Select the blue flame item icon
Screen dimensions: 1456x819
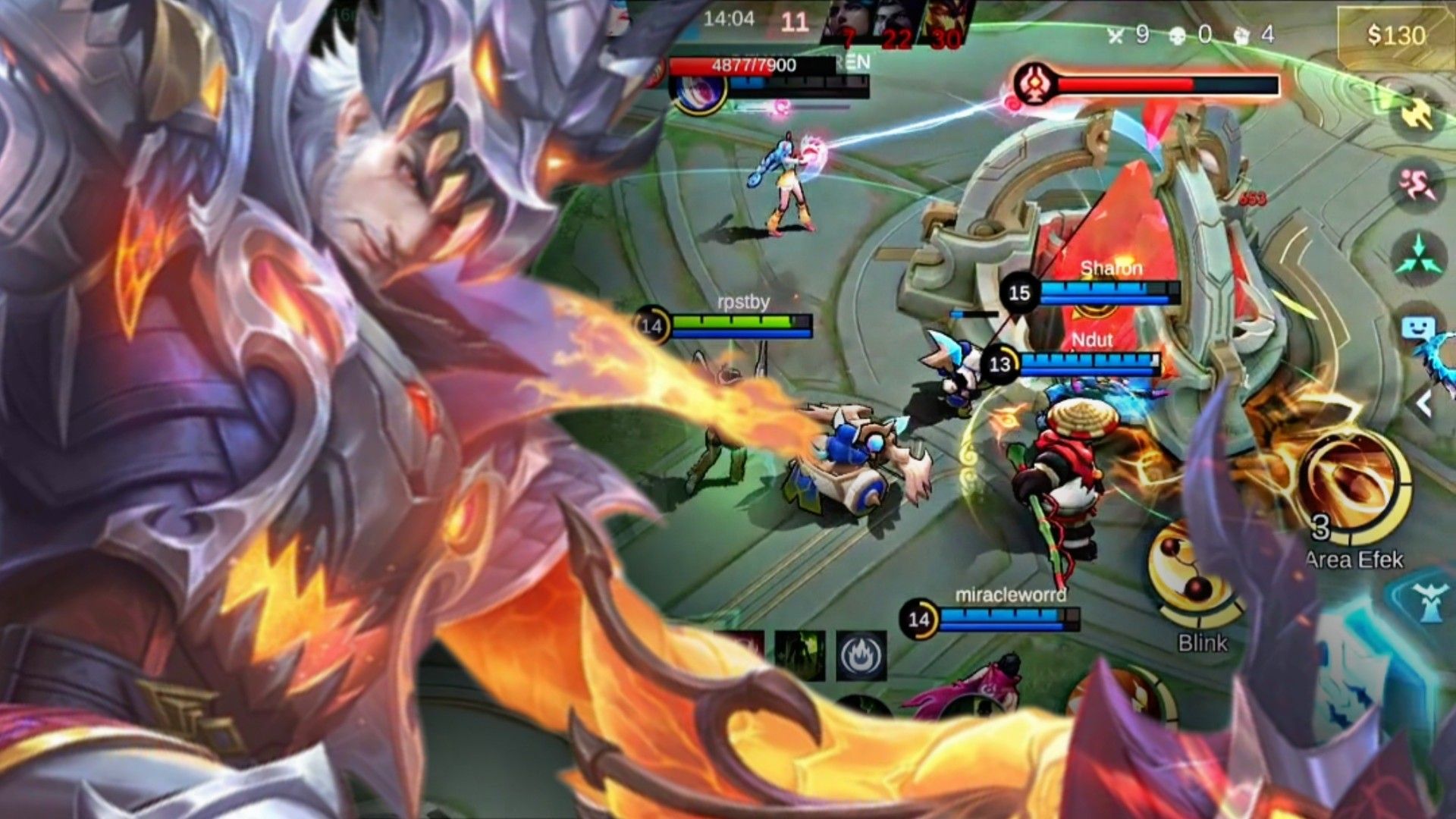(x=861, y=655)
